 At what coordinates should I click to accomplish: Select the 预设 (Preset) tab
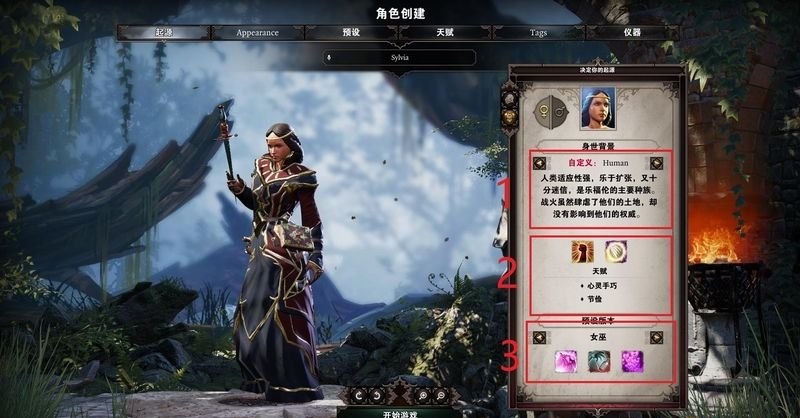(350, 32)
